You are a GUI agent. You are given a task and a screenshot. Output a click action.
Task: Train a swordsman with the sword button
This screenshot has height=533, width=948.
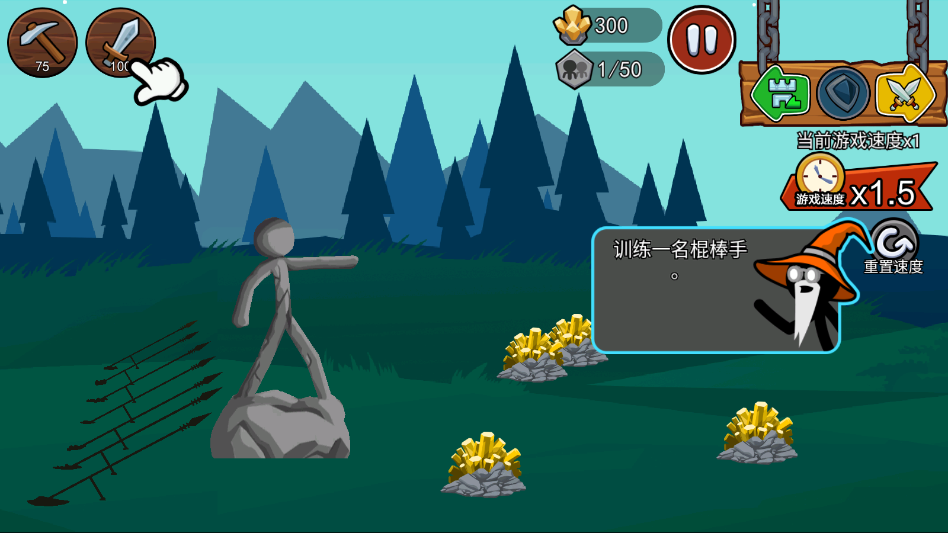(x=119, y=42)
